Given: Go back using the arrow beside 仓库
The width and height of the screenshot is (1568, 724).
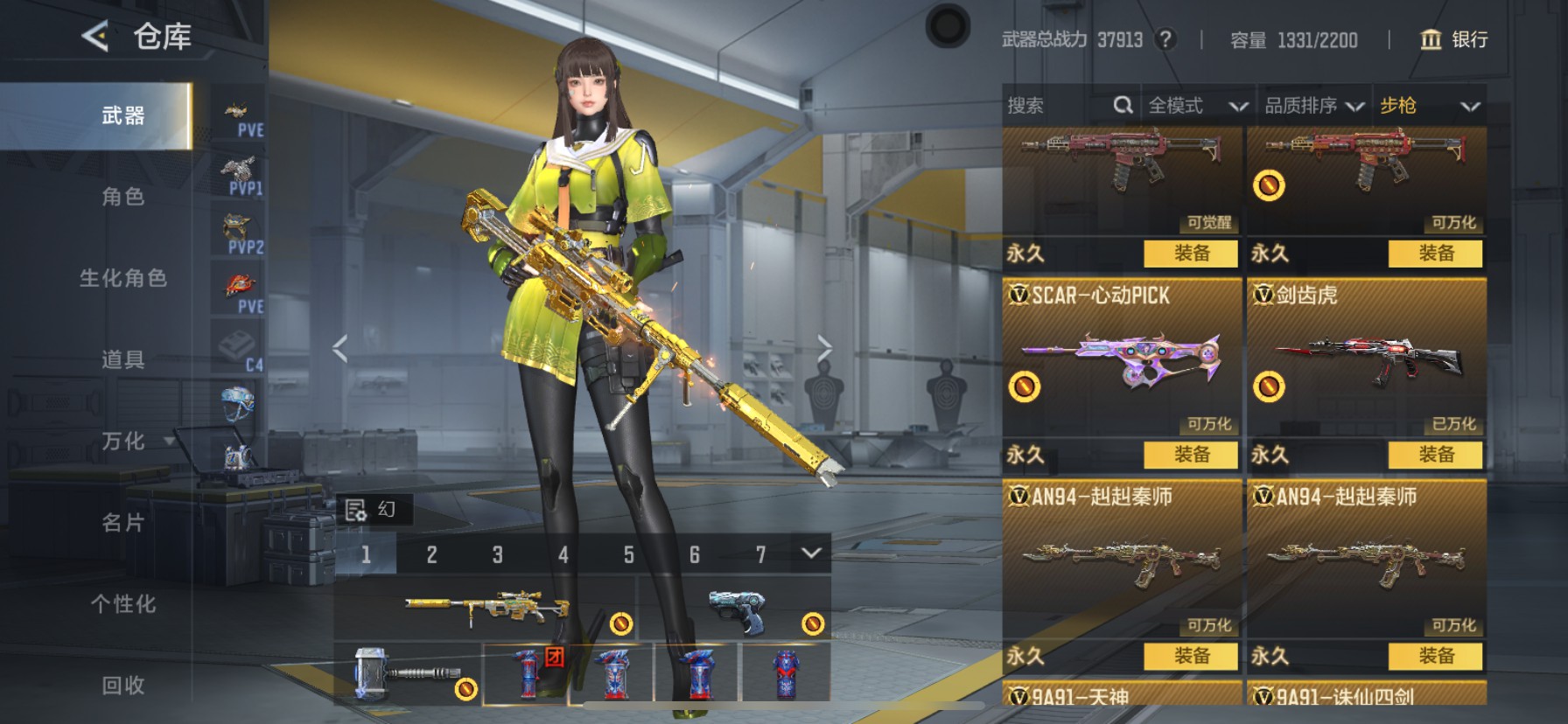Looking at the screenshot, I should point(94,37).
